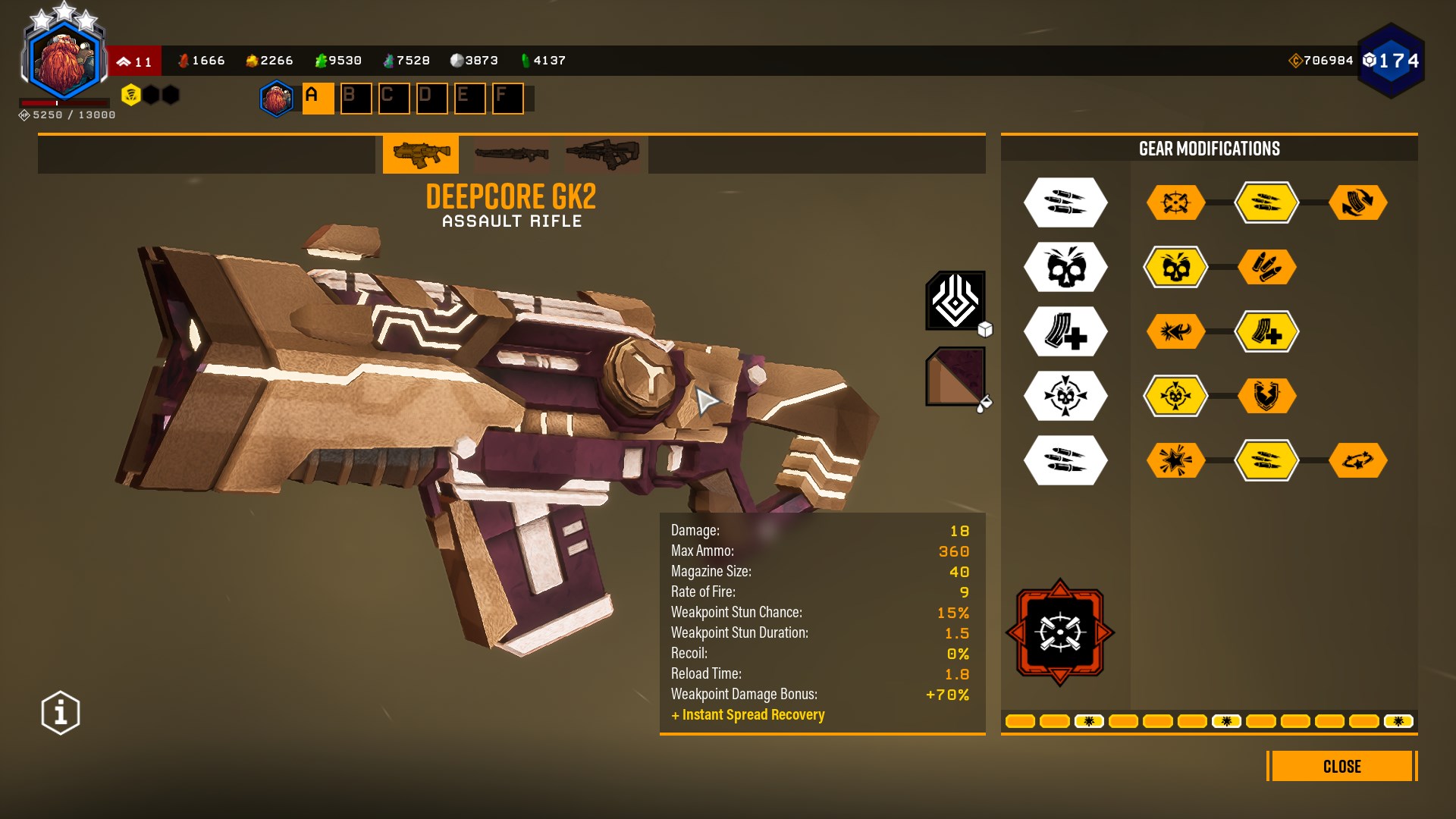The image size is (1456, 819).
Task: Select the dwarf character portrait beside loadouts
Action: click(277, 99)
